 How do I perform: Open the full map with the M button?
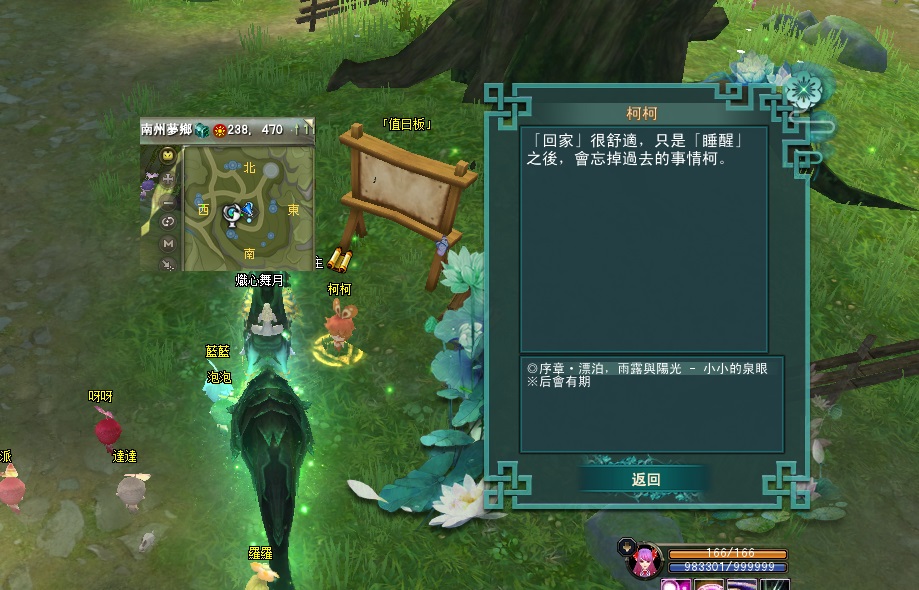pyautogui.click(x=167, y=243)
